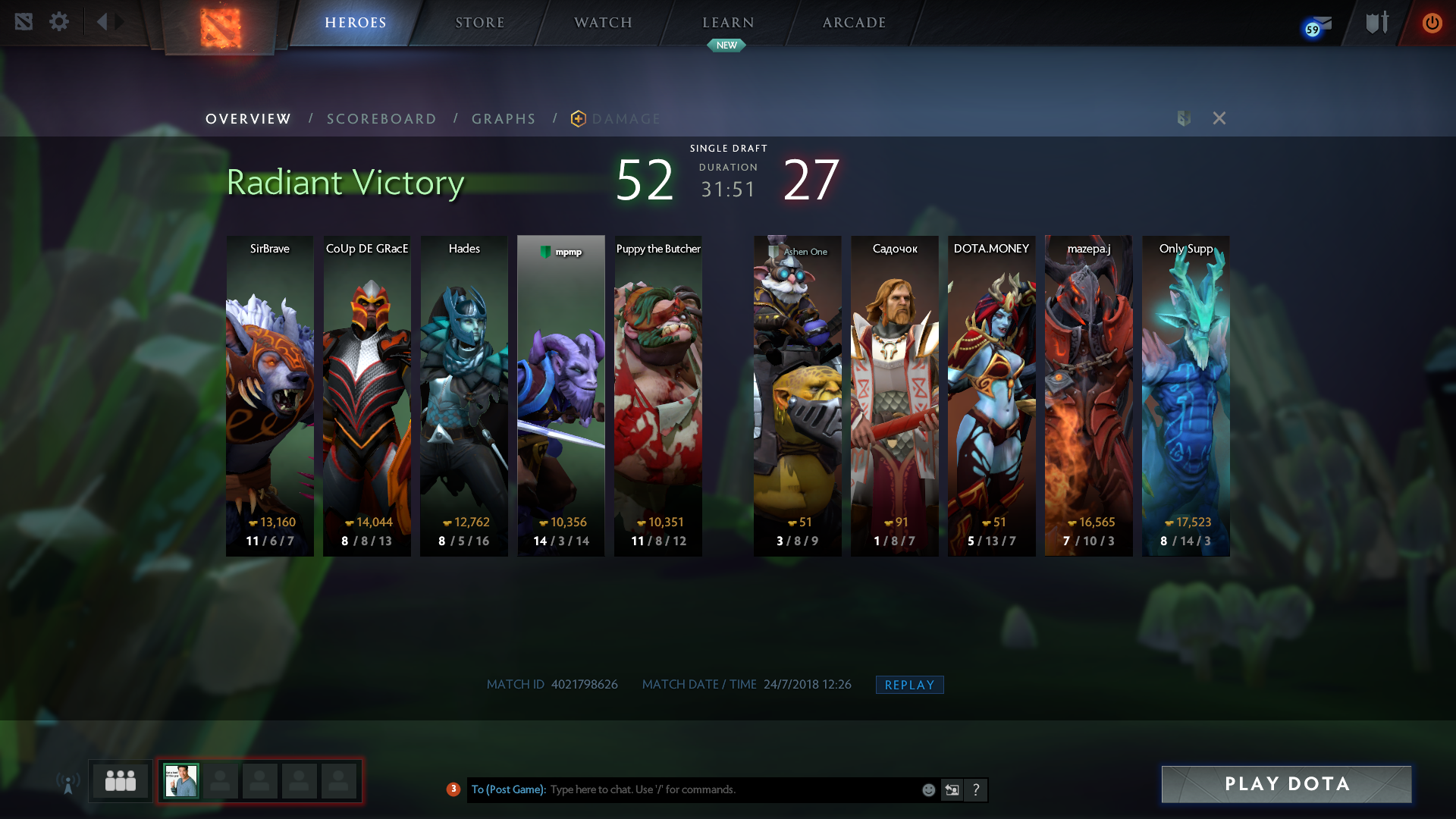Show the Graphs tab
Image resolution: width=1456 pixels, height=819 pixels.
click(x=504, y=119)
